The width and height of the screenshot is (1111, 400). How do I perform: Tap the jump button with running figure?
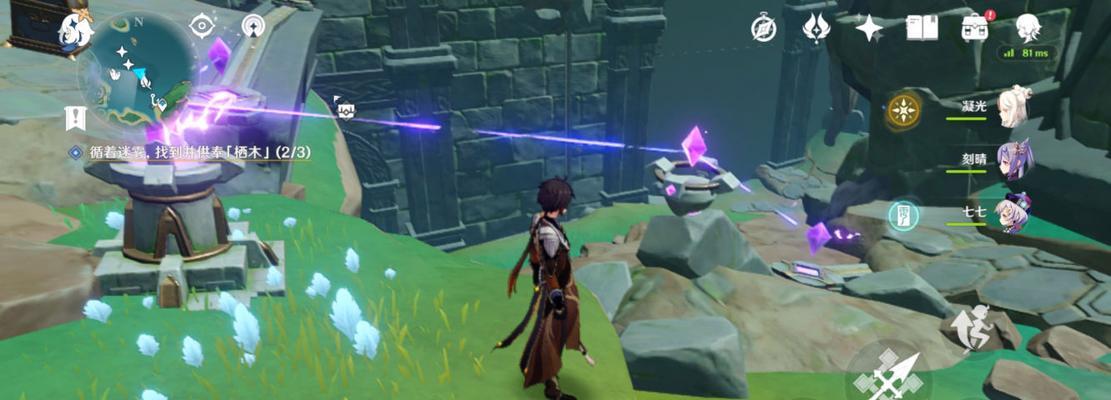pyautogui.click(x=968, y=326)
